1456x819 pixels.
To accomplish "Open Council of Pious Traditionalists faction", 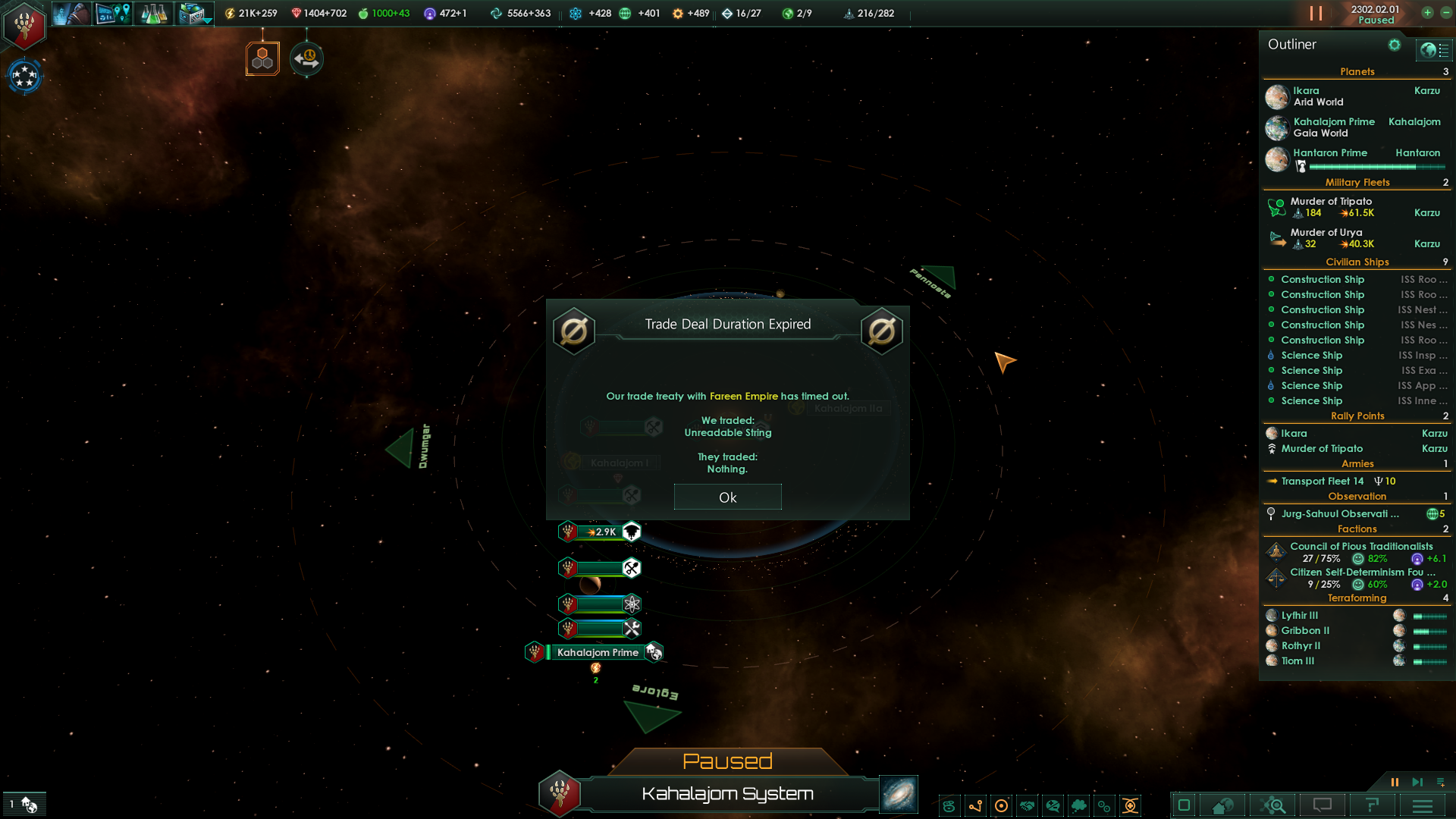I will 1361,547.
